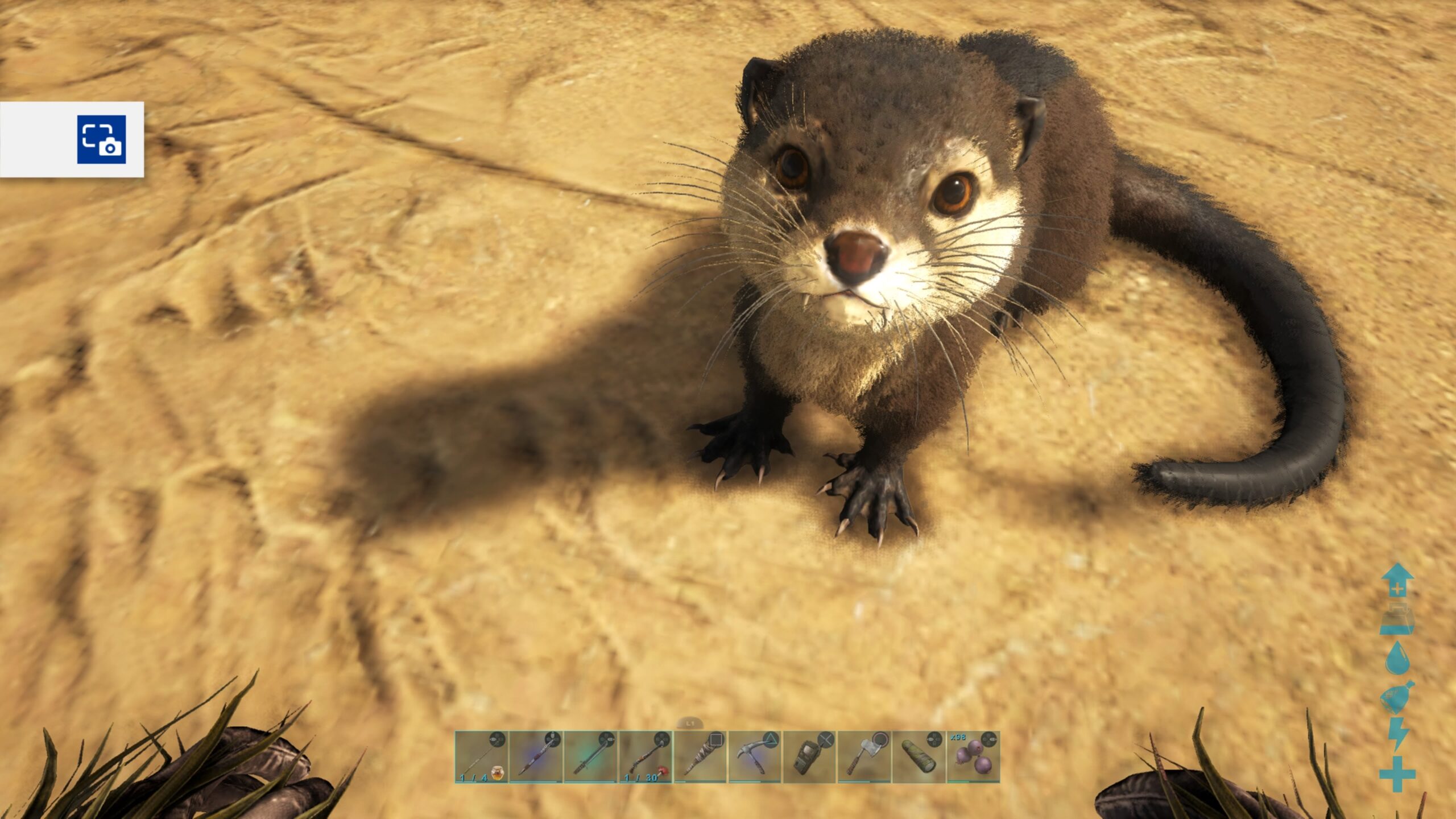Select the rifle with tranq darts
Image resolution: width=1456 pixels, height=819 pixels.
(646, 757)
